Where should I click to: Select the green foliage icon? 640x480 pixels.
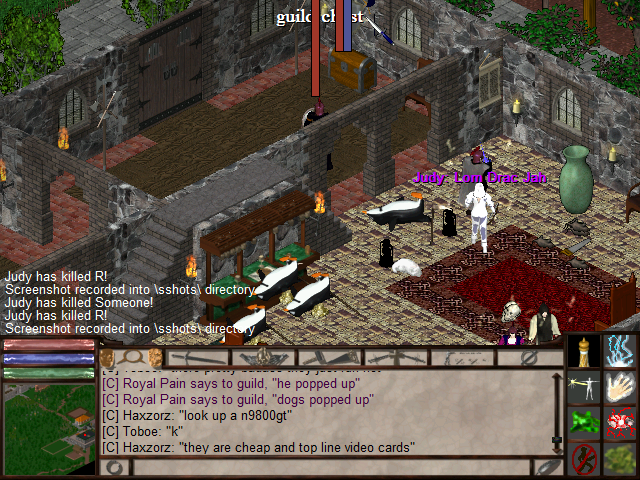coord(621,459)
